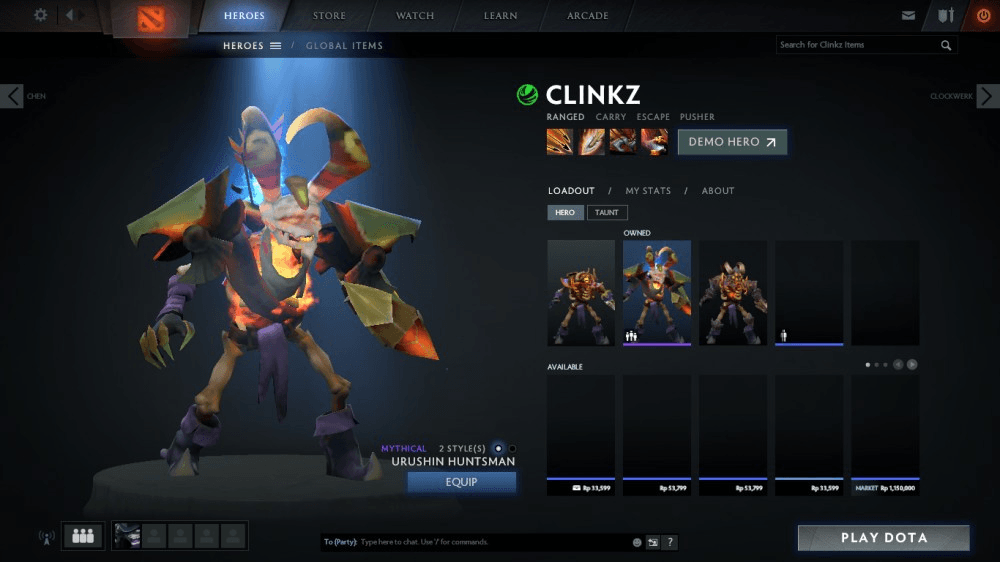The image size is (1000, 562).
Task: Click the Clinkz item search field
Action: point(858,45)
